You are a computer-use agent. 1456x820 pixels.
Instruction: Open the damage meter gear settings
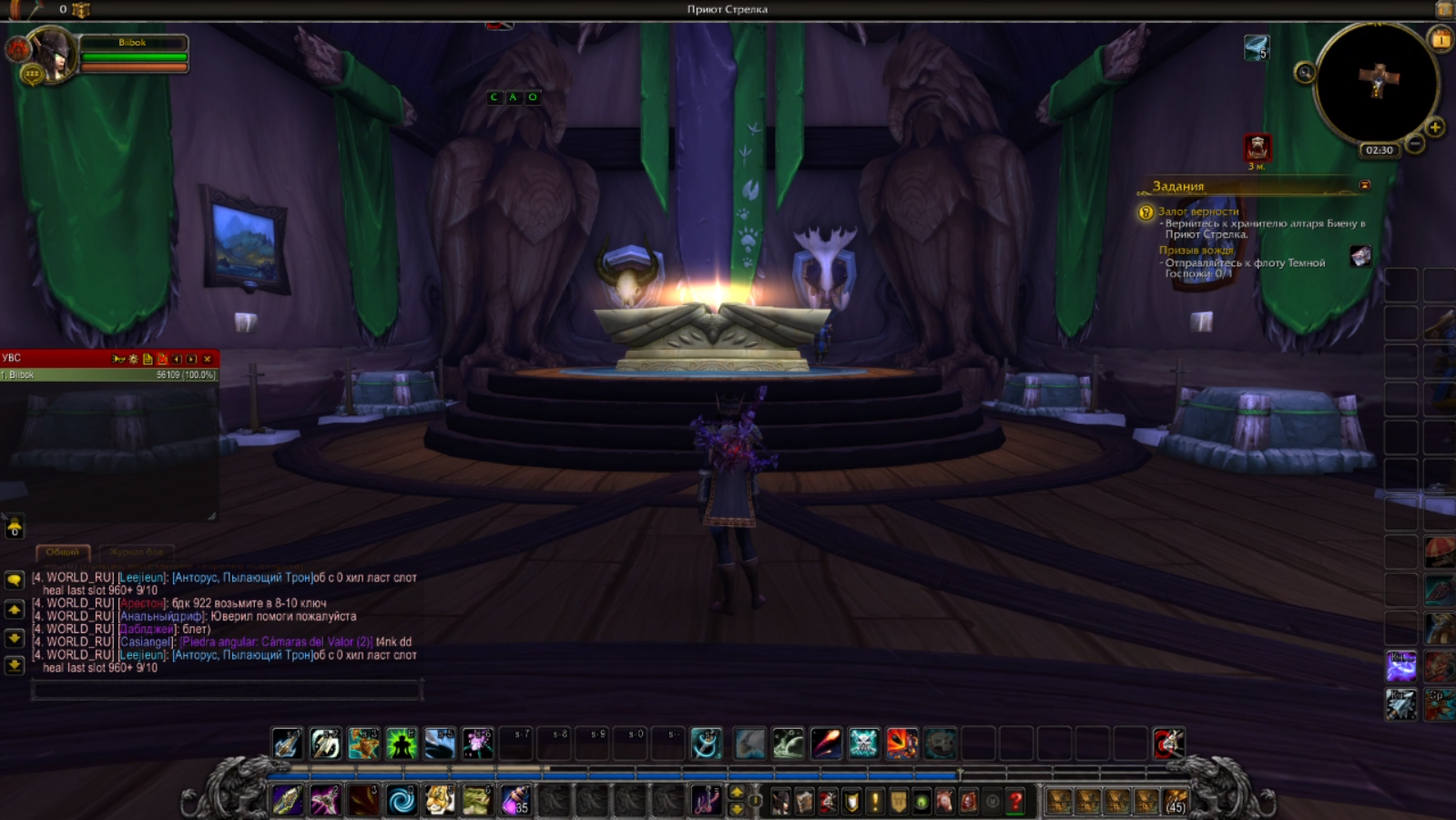(x=133, y=359)
